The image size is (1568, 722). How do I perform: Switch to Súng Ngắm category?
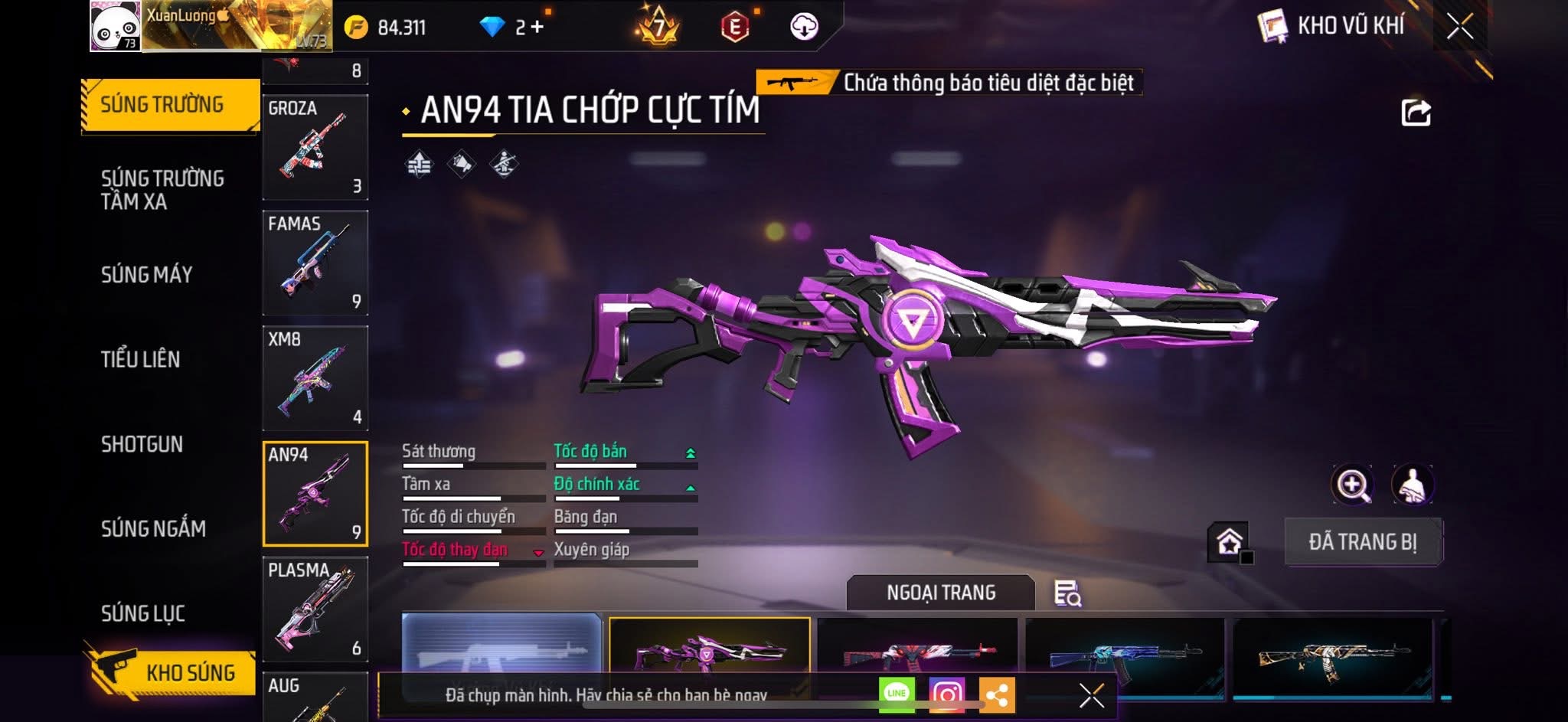point(153,528)
